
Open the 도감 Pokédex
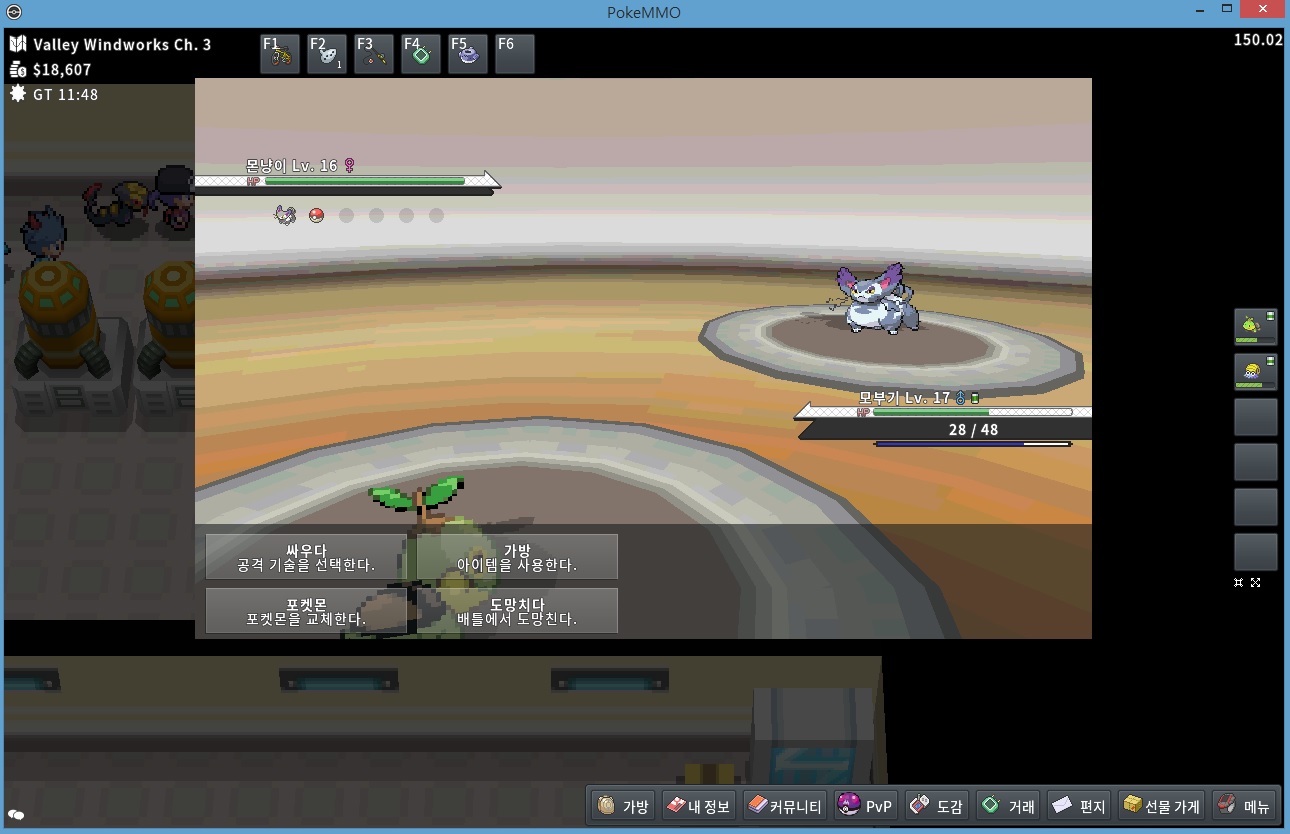click(x=937, y=806)
